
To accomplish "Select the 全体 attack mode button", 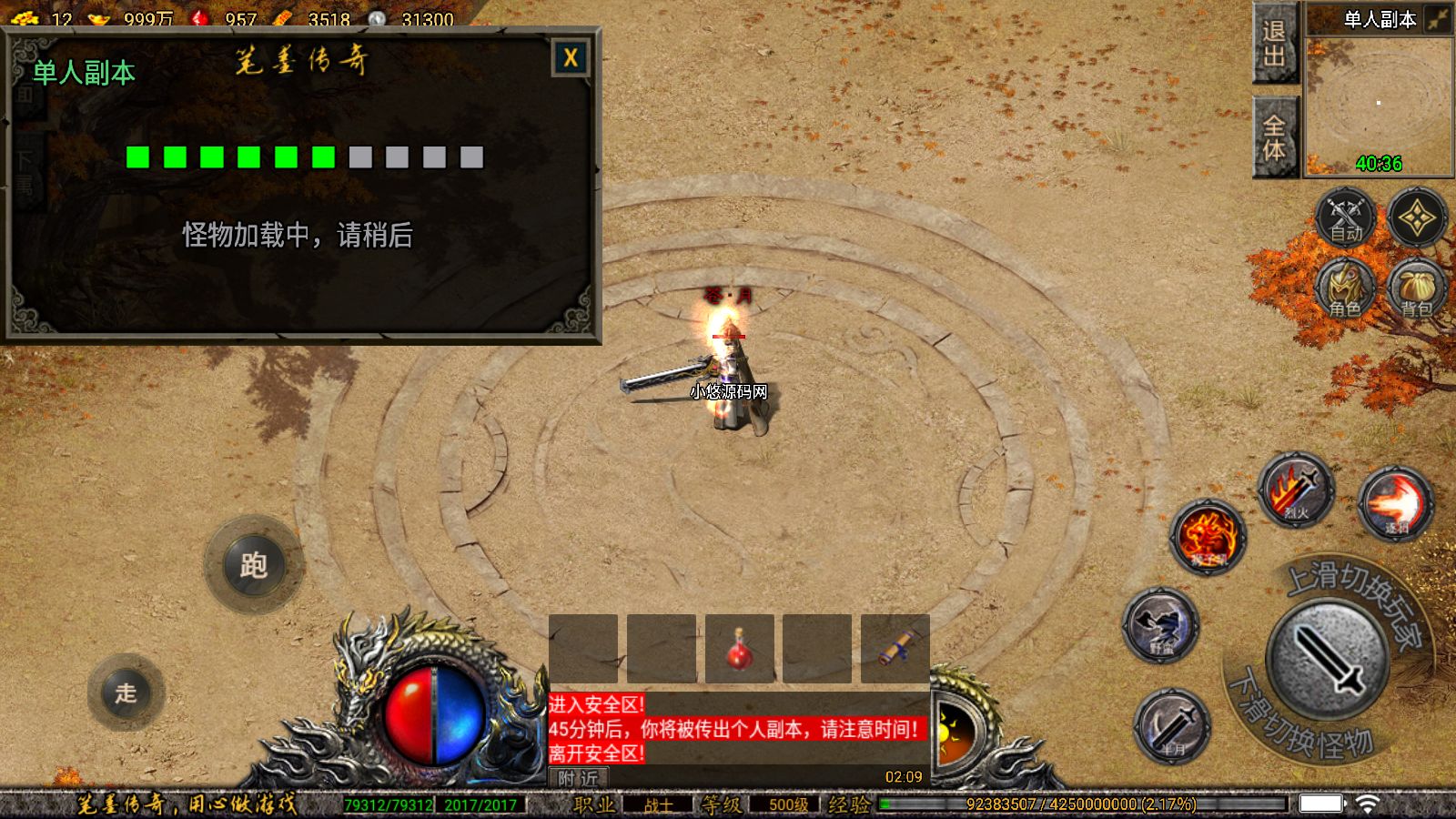I will click(1274, 136).
